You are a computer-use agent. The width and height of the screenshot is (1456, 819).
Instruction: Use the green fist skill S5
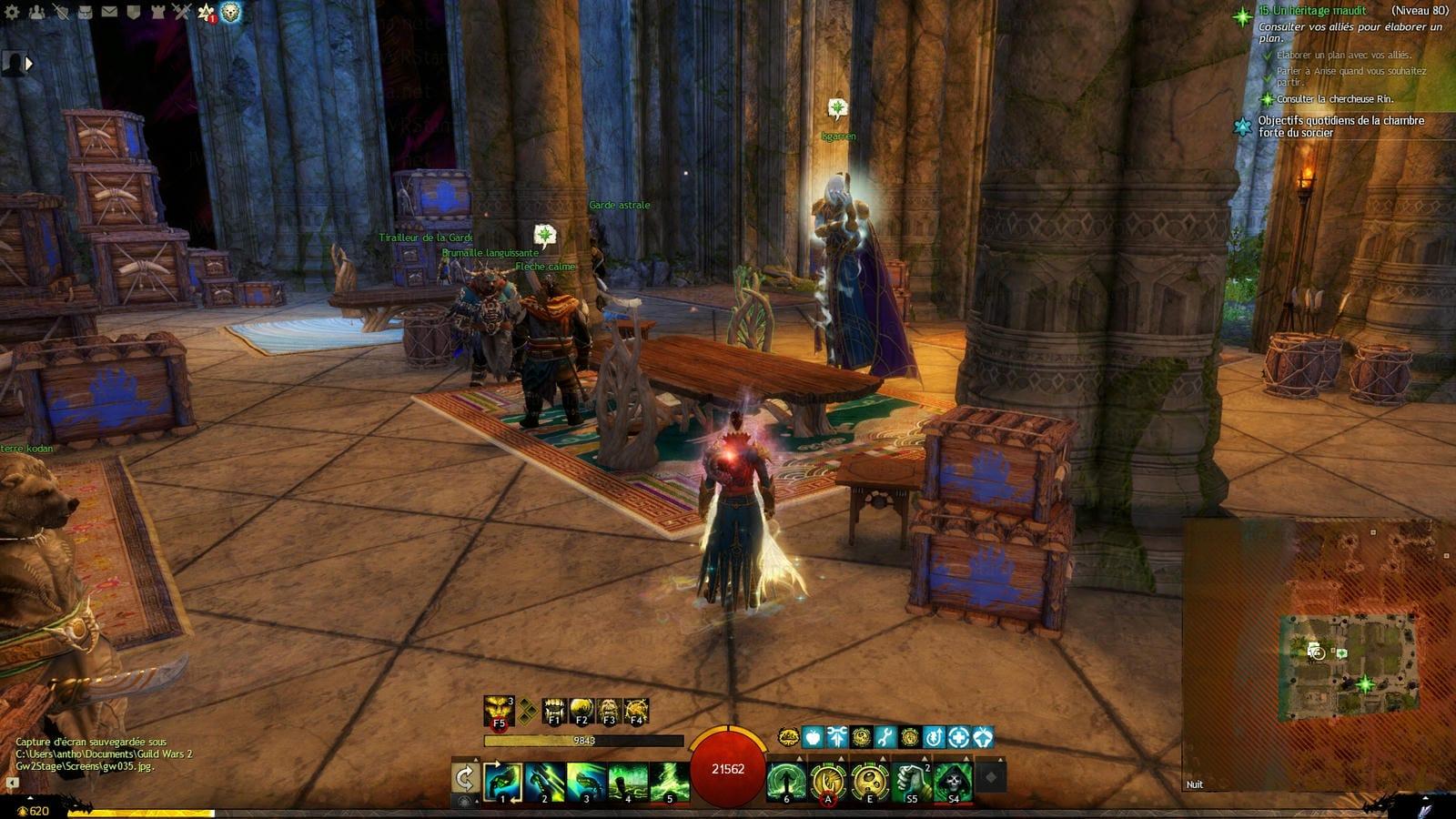tap(911, 783)
